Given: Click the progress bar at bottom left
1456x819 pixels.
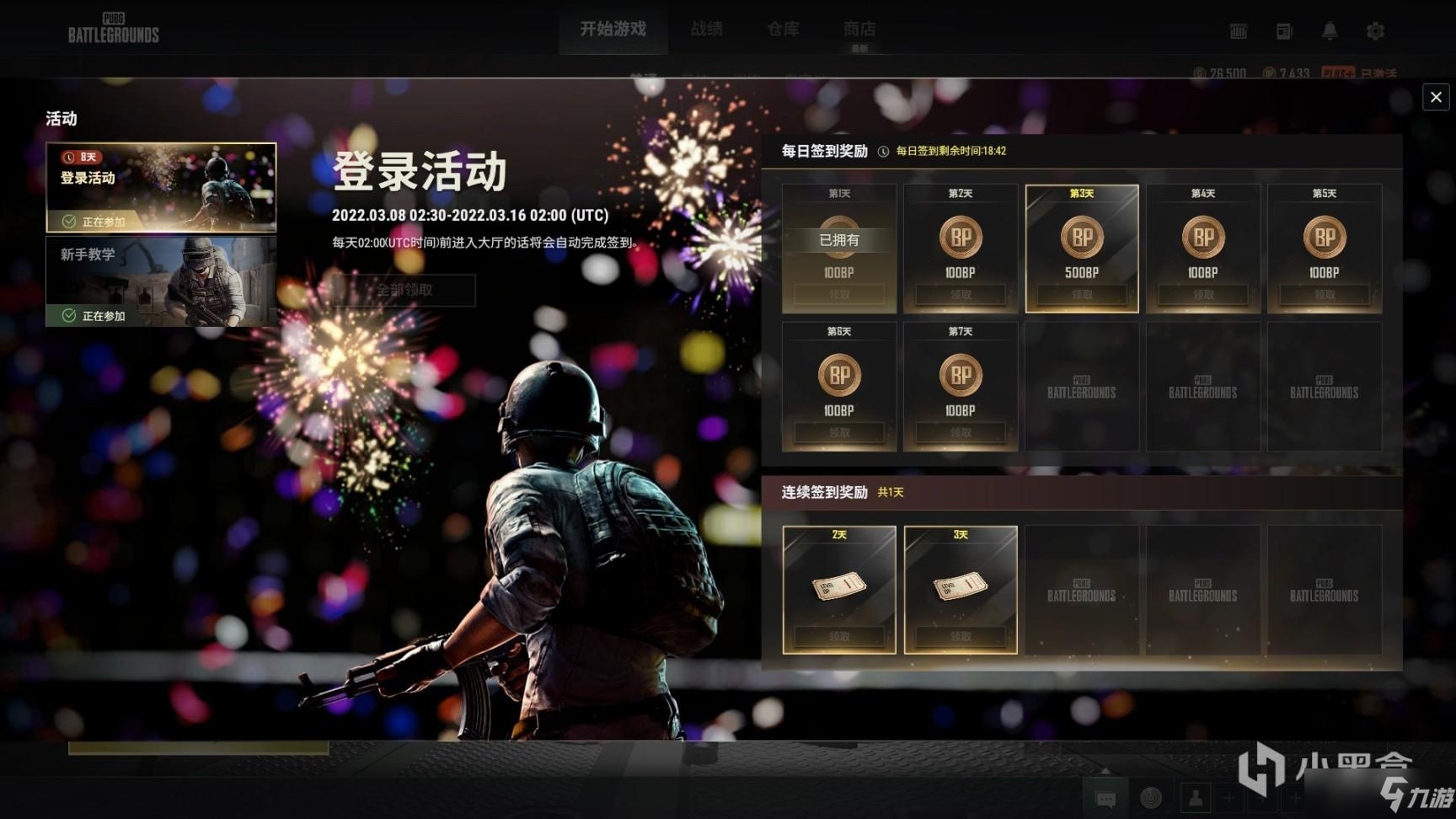Looking at the screenshot, I should 198,749.
